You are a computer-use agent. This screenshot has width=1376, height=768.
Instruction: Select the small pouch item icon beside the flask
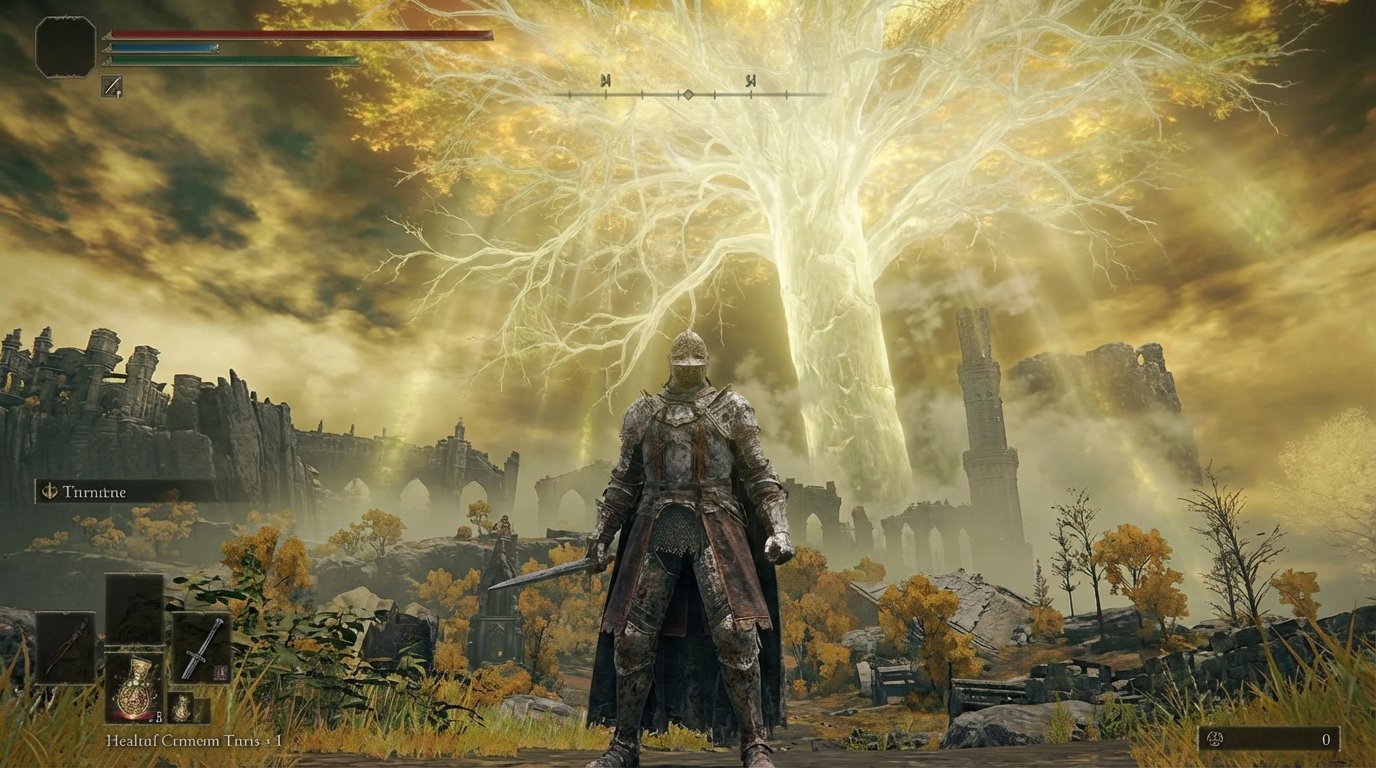[x=182, y=708]
